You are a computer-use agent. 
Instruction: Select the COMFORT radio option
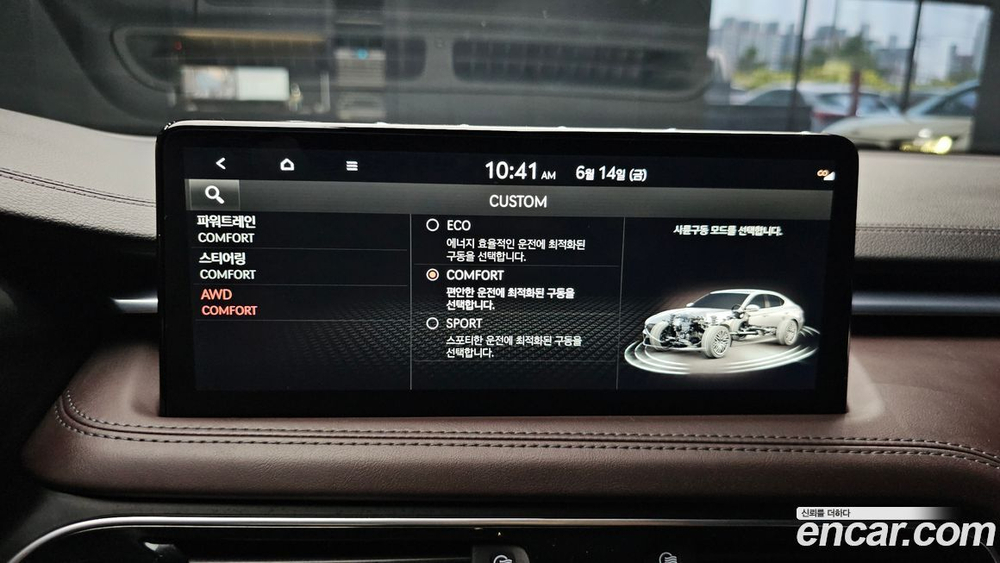click(433, 274)
